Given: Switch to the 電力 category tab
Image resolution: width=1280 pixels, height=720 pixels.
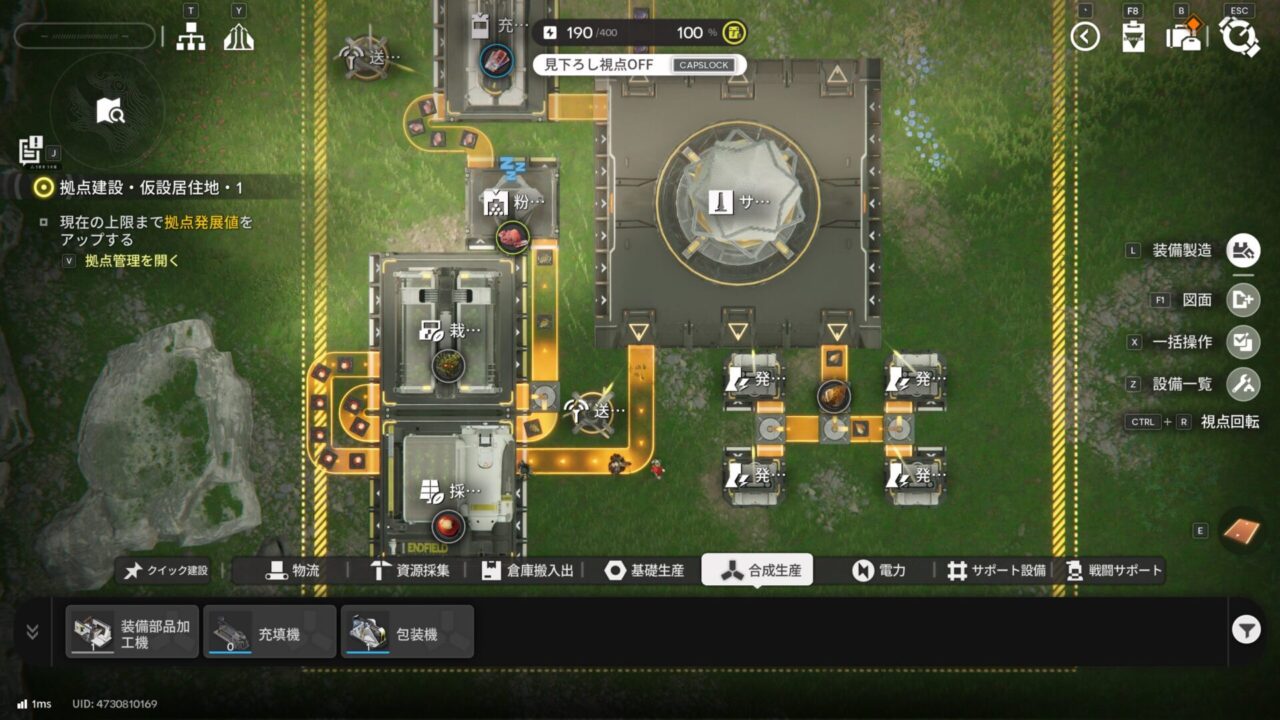Looking at the screenshot, I should click(879, 570).
